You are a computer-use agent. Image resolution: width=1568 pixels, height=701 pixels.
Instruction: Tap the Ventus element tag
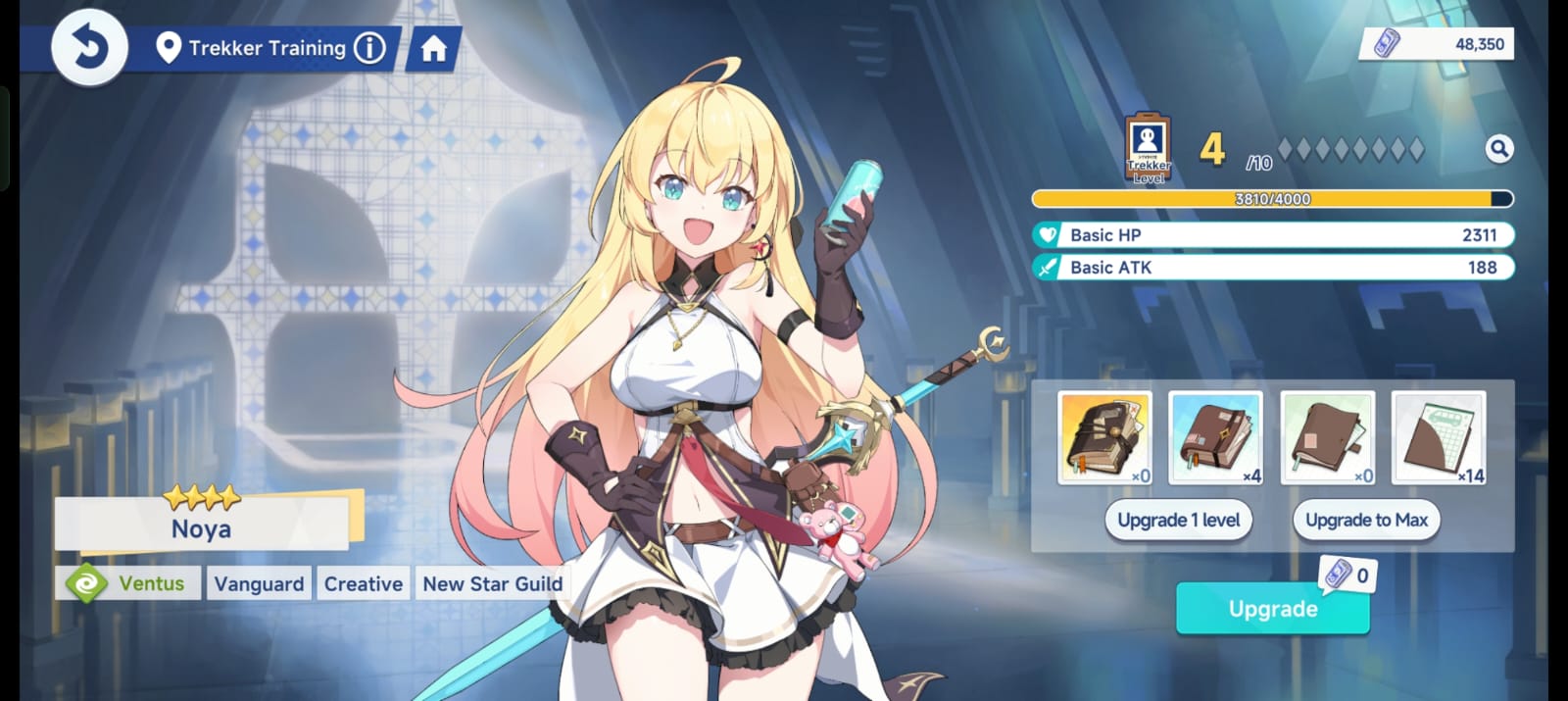tap(130, 583)
